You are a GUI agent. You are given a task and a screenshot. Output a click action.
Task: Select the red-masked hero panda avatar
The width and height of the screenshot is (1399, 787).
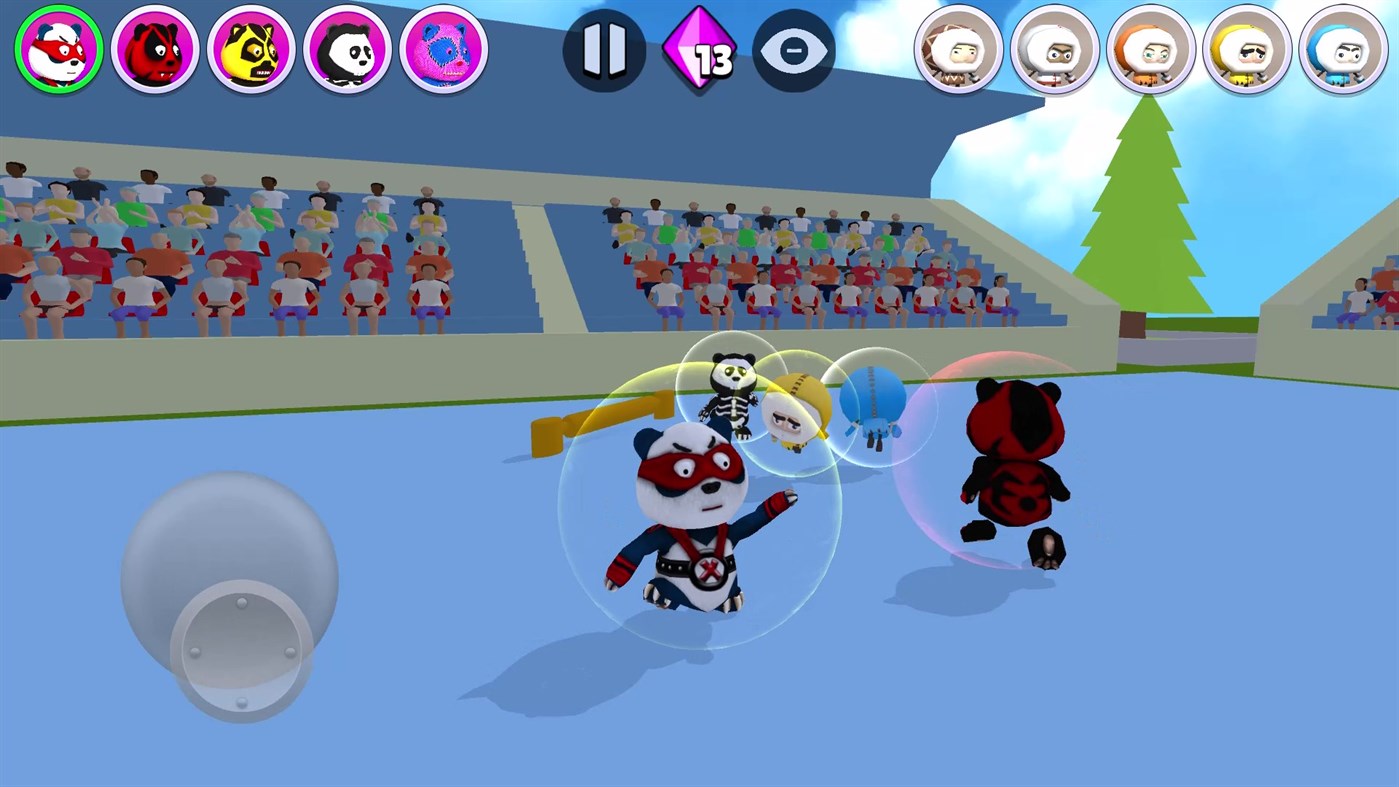58,49
